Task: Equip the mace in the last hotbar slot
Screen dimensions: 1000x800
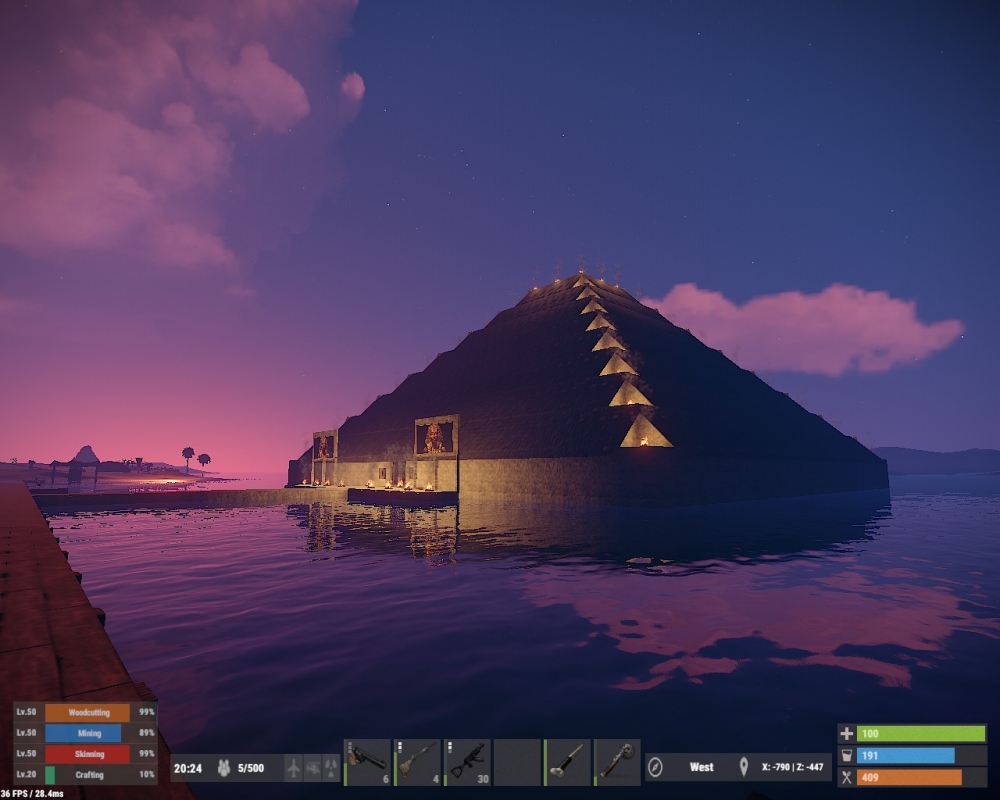Action: tap(617, 761)
